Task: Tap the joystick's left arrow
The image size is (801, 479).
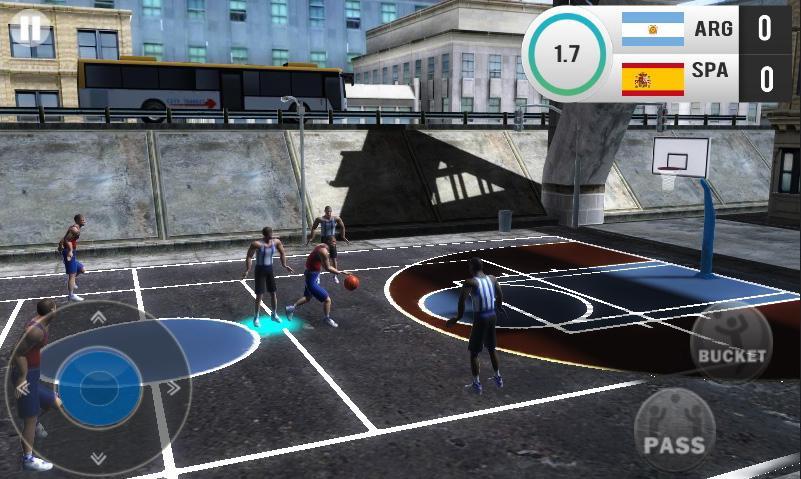Action: click(x=22, y=388)
